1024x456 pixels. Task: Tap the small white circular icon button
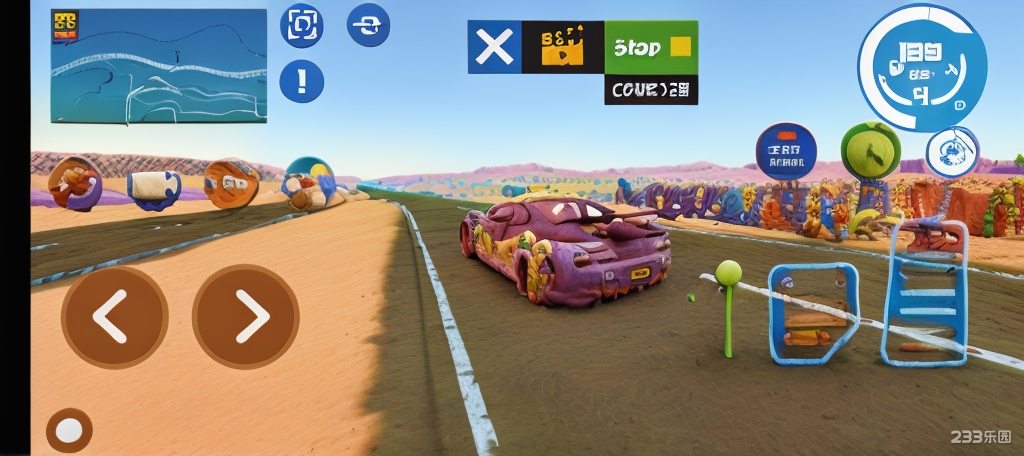952,152
